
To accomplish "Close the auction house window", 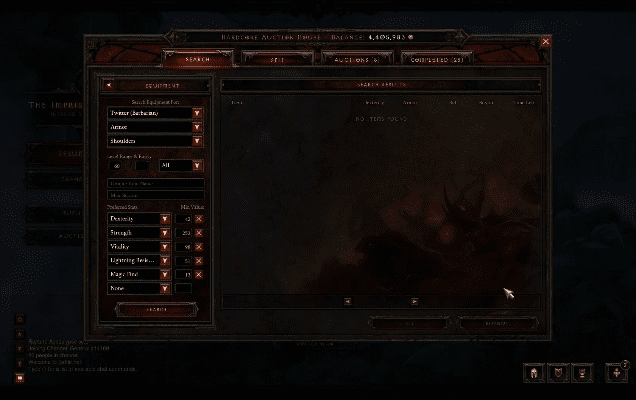I will [545, 42].
